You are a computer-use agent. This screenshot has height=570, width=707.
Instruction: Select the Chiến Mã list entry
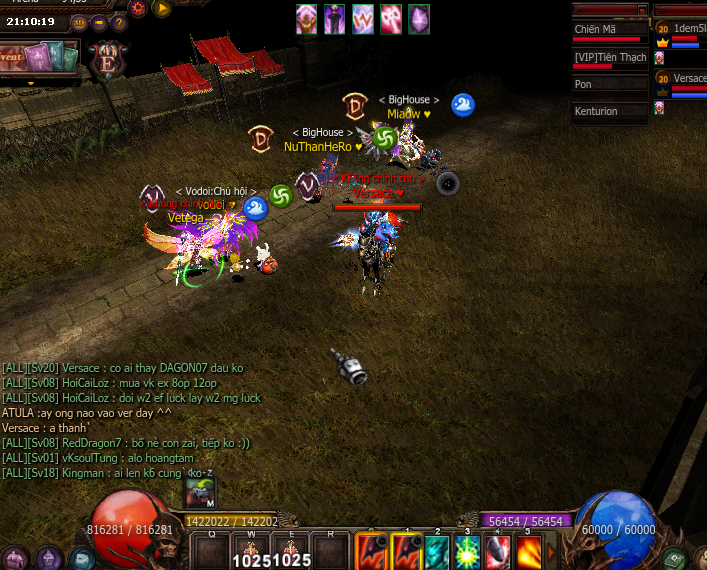(x=610, y=30)
